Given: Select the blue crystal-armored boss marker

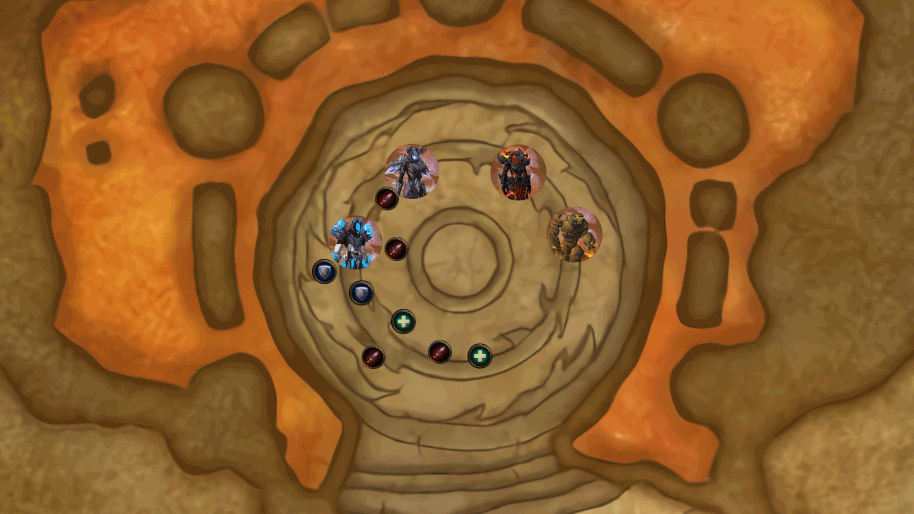Looking at the screenshot, I should pos(355,242).
